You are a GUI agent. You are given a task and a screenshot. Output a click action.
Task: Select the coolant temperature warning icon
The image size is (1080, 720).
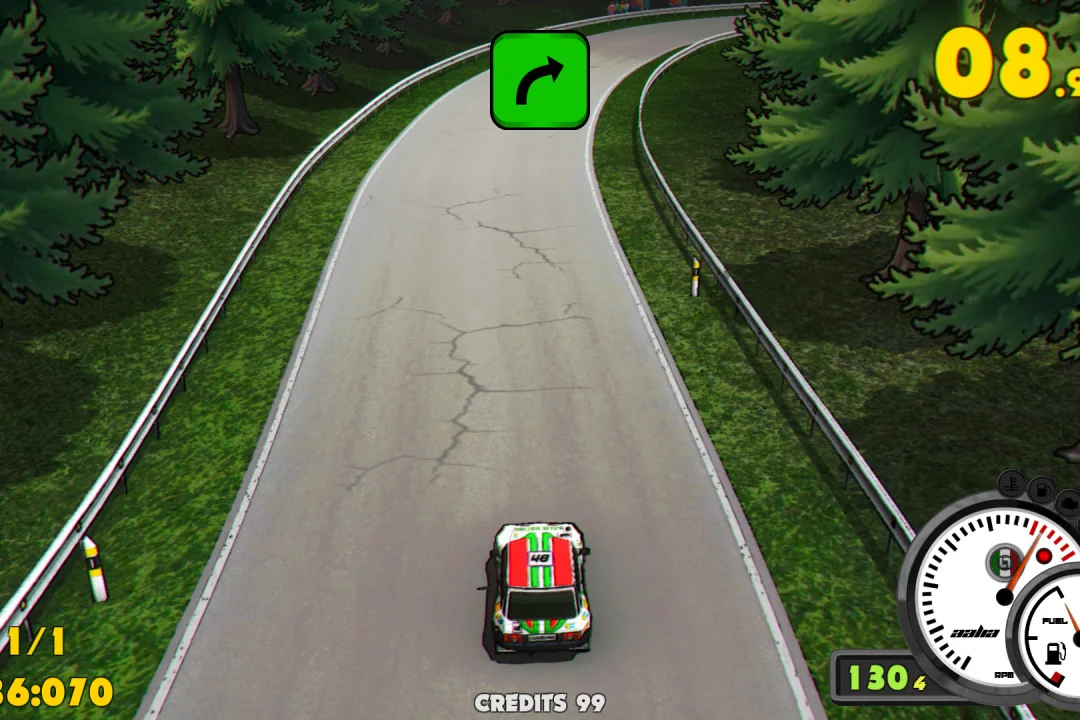[x=1011, y=484]
